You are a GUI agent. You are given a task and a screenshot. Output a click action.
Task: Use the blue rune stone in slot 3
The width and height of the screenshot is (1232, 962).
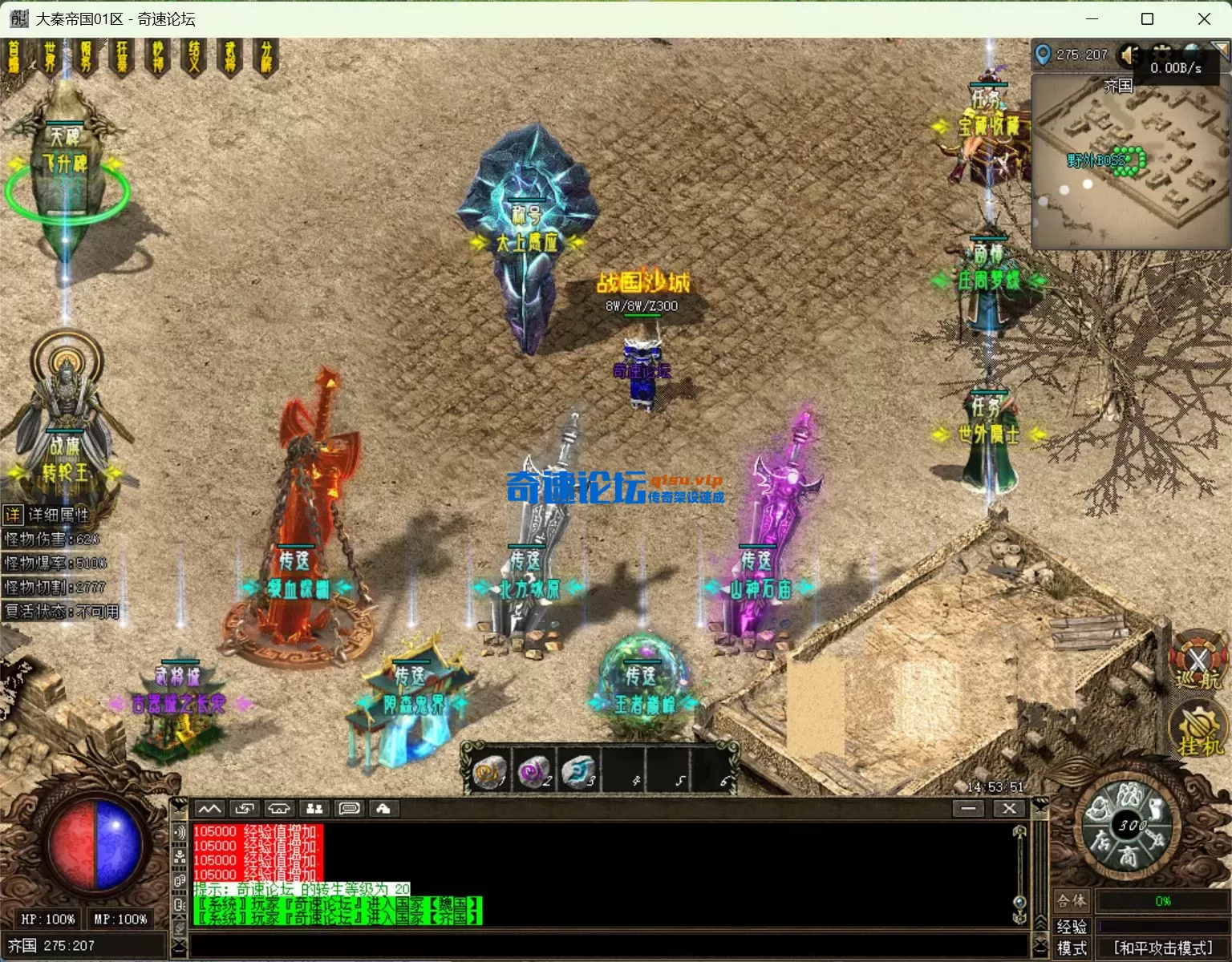[x=577, y=771]
